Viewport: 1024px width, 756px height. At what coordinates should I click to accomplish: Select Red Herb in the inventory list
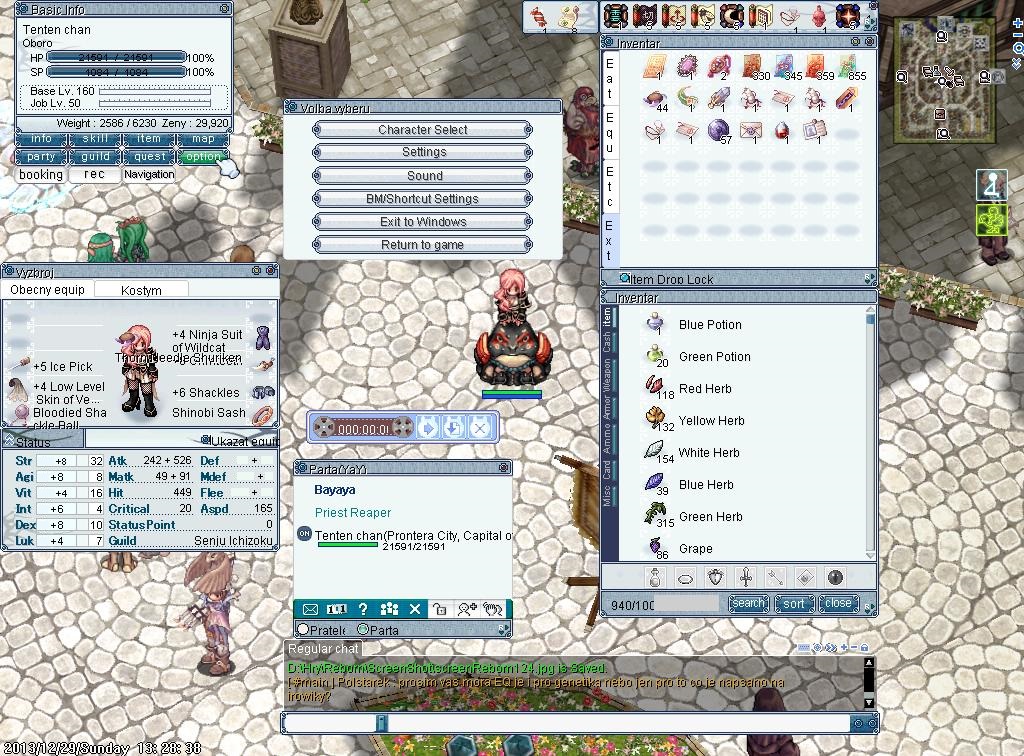[705, 389]
